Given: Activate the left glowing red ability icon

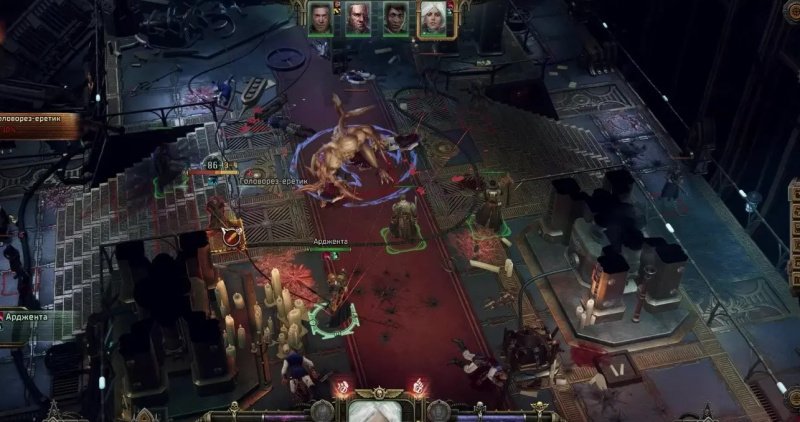Looking at the screenshot, I should point(343,386).
